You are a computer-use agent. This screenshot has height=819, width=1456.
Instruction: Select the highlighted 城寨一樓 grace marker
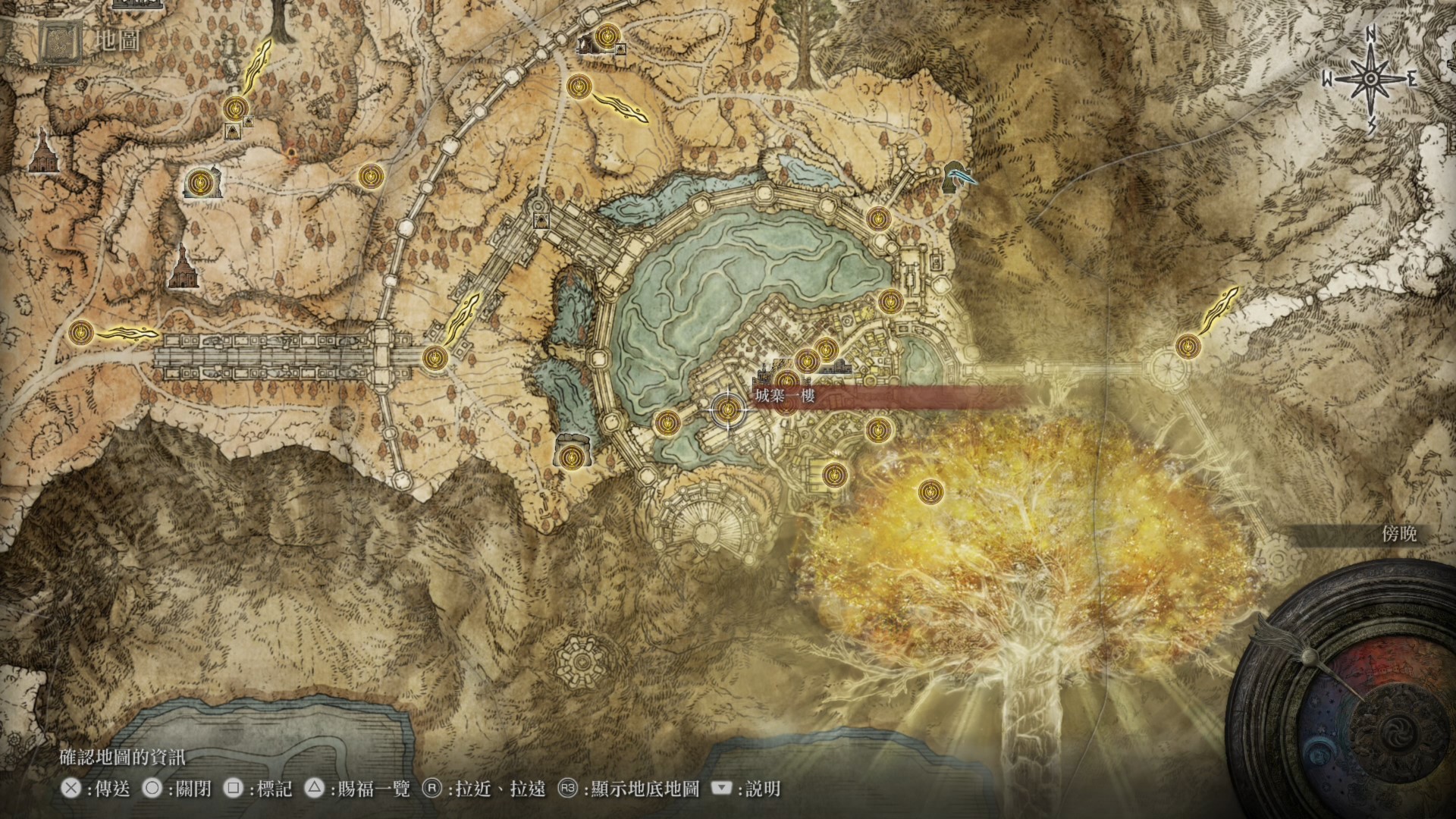tap(728, 410)
